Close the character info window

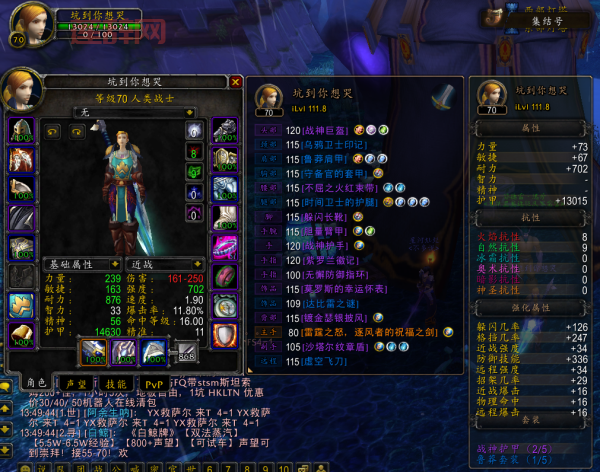[236, 82]
